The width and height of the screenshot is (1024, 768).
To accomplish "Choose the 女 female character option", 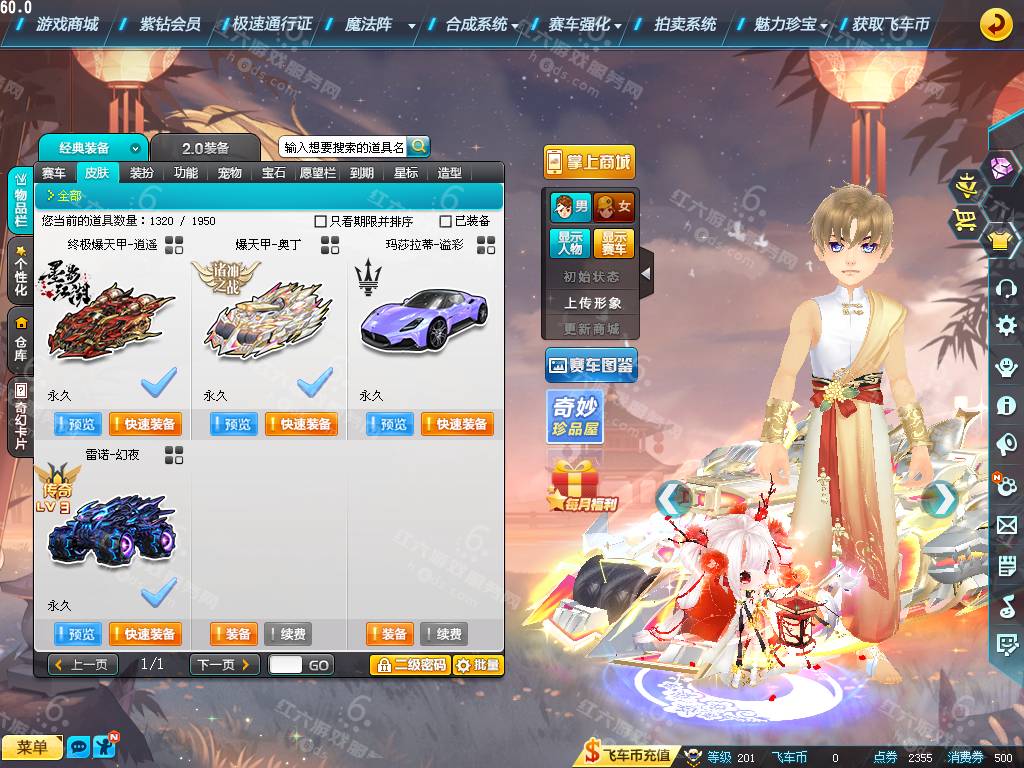I will (614, 207).
